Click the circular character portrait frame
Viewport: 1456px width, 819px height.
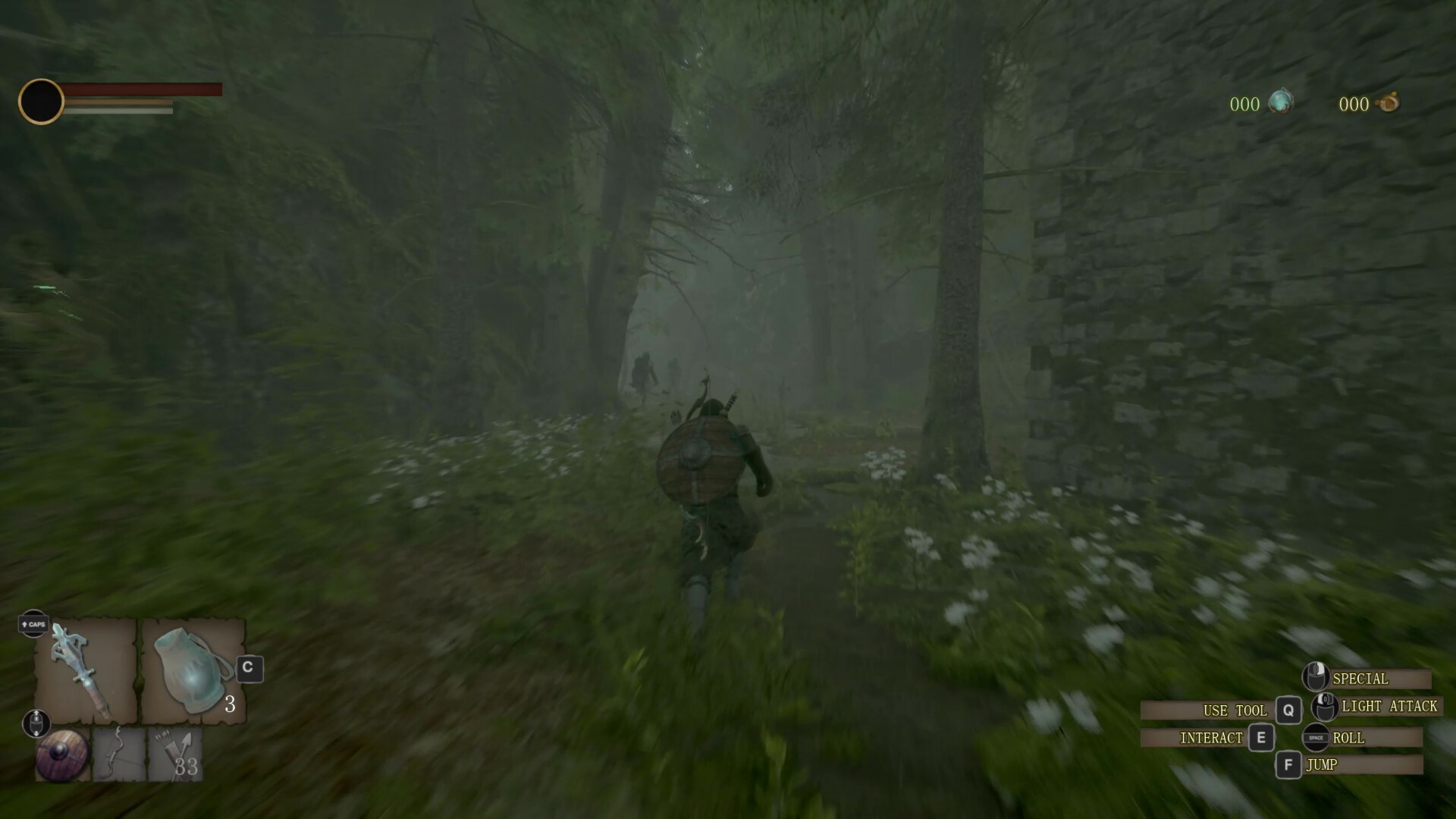[42, 101]
